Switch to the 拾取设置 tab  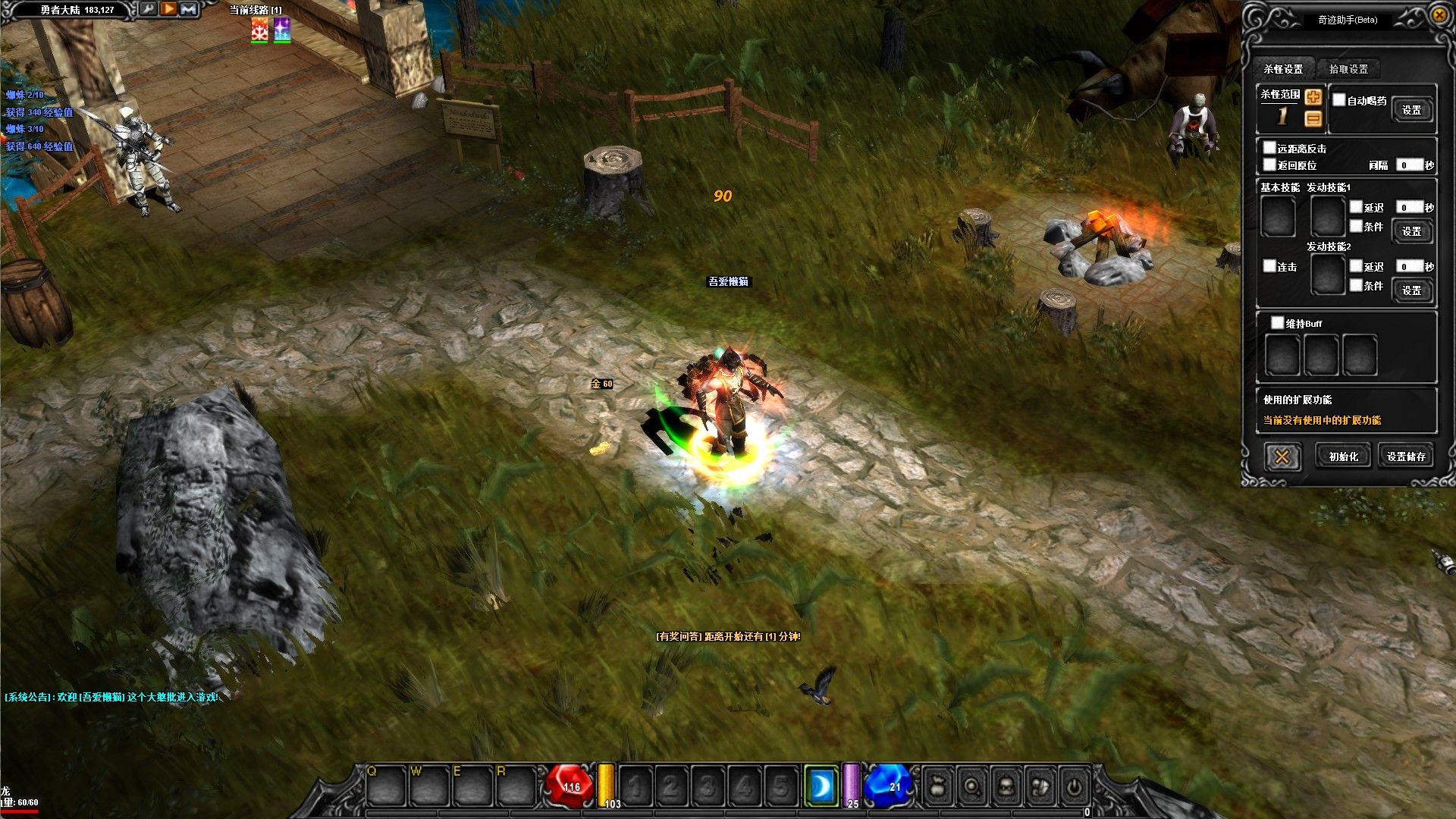pyautogui.click(x=1348, y=69)
